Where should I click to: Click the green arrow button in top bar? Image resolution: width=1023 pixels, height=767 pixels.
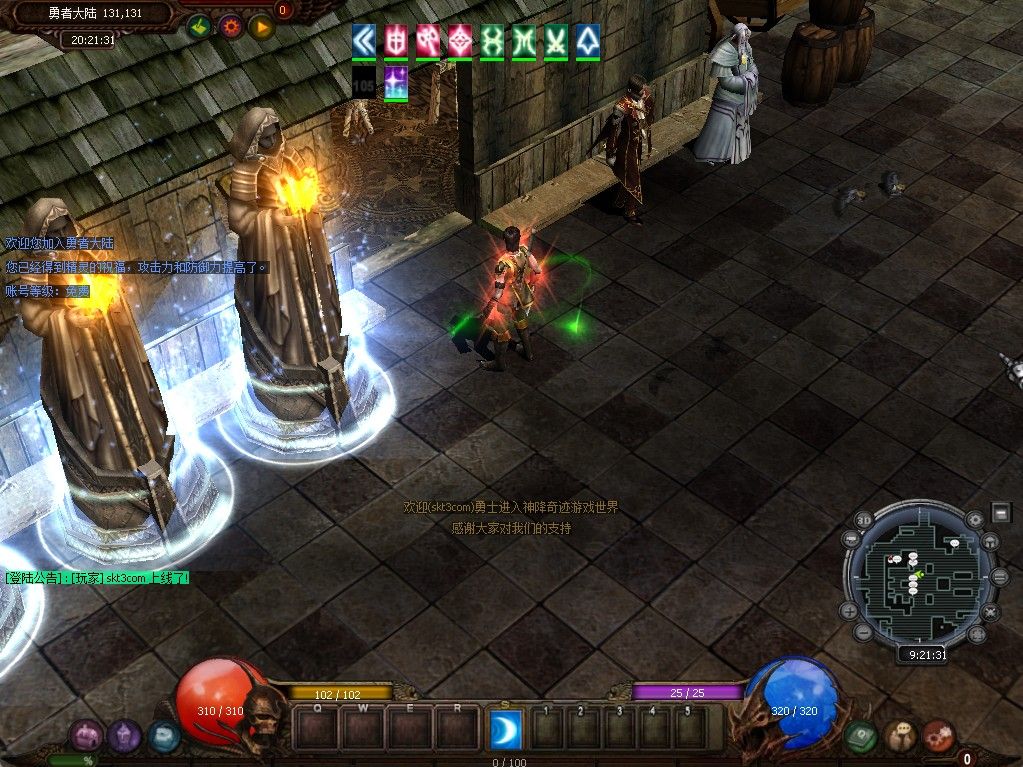(198, 27)
